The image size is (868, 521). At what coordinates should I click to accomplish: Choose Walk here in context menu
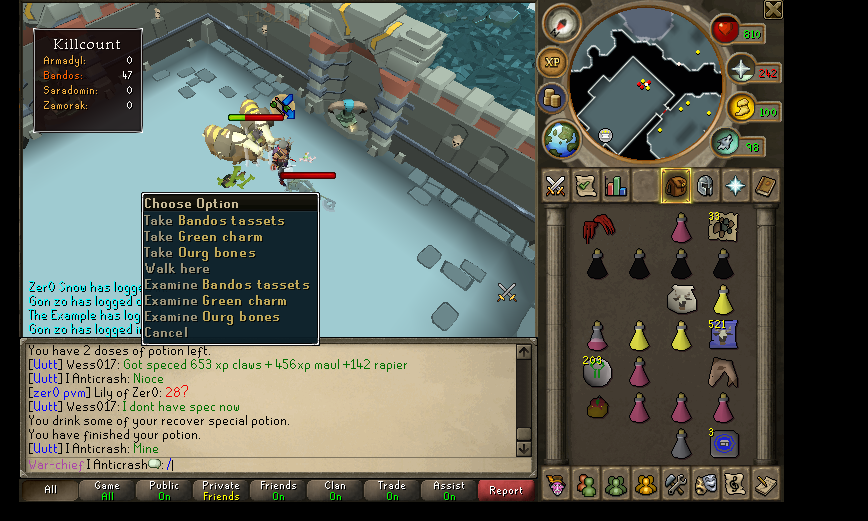[177, 269]
